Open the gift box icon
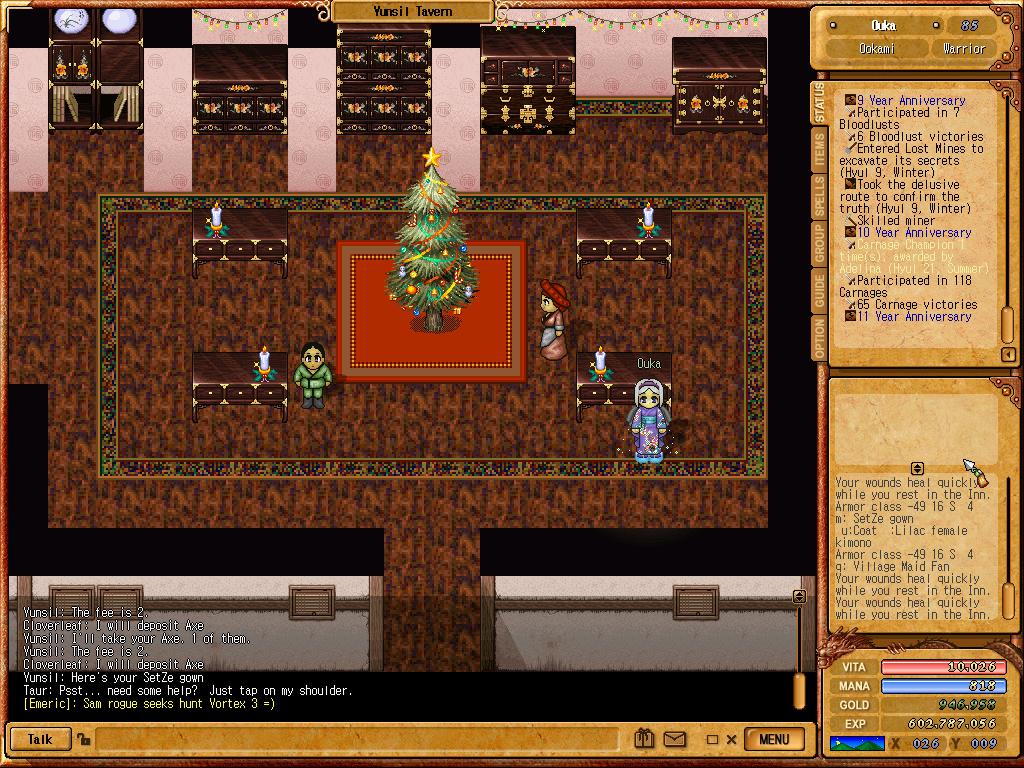Viewport: 1024px width, 768px height. click(x=645, y=740)
